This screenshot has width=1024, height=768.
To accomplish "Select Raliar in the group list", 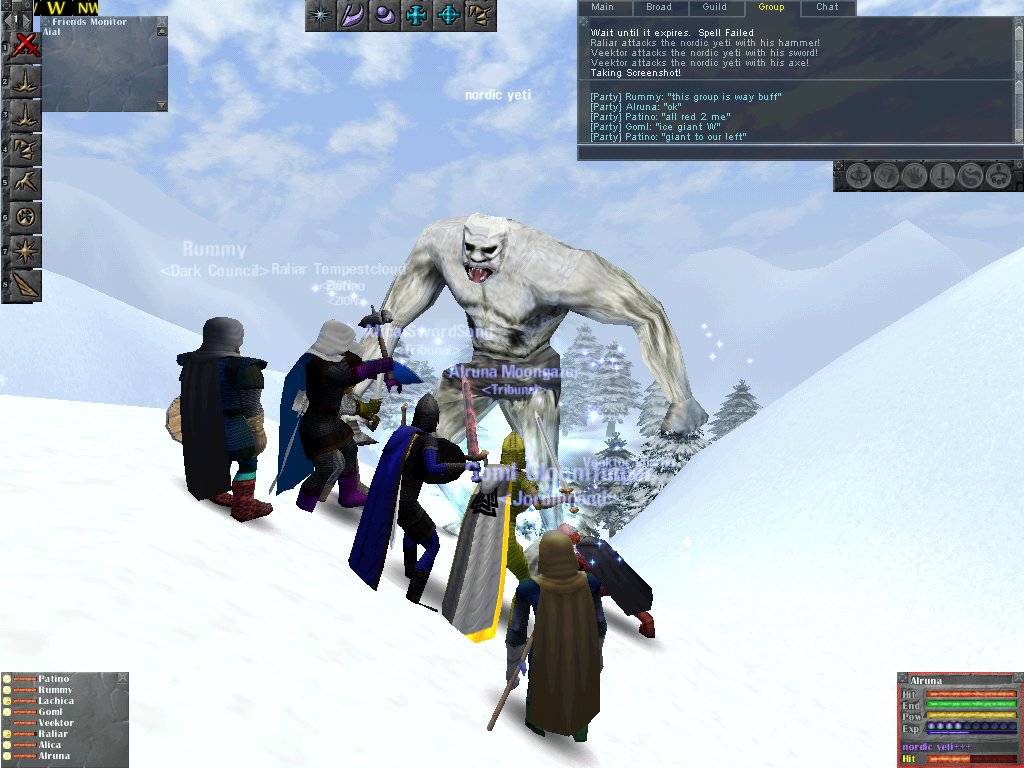I will click(x=53, y=734).
